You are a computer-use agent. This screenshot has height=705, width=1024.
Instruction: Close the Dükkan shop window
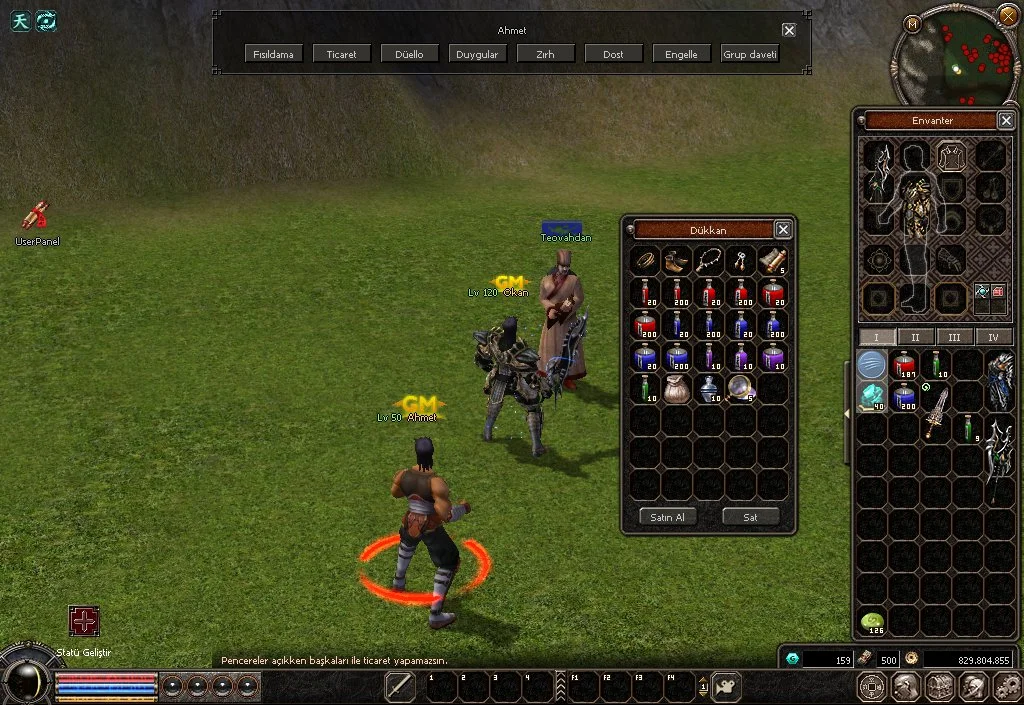(783, 230)
